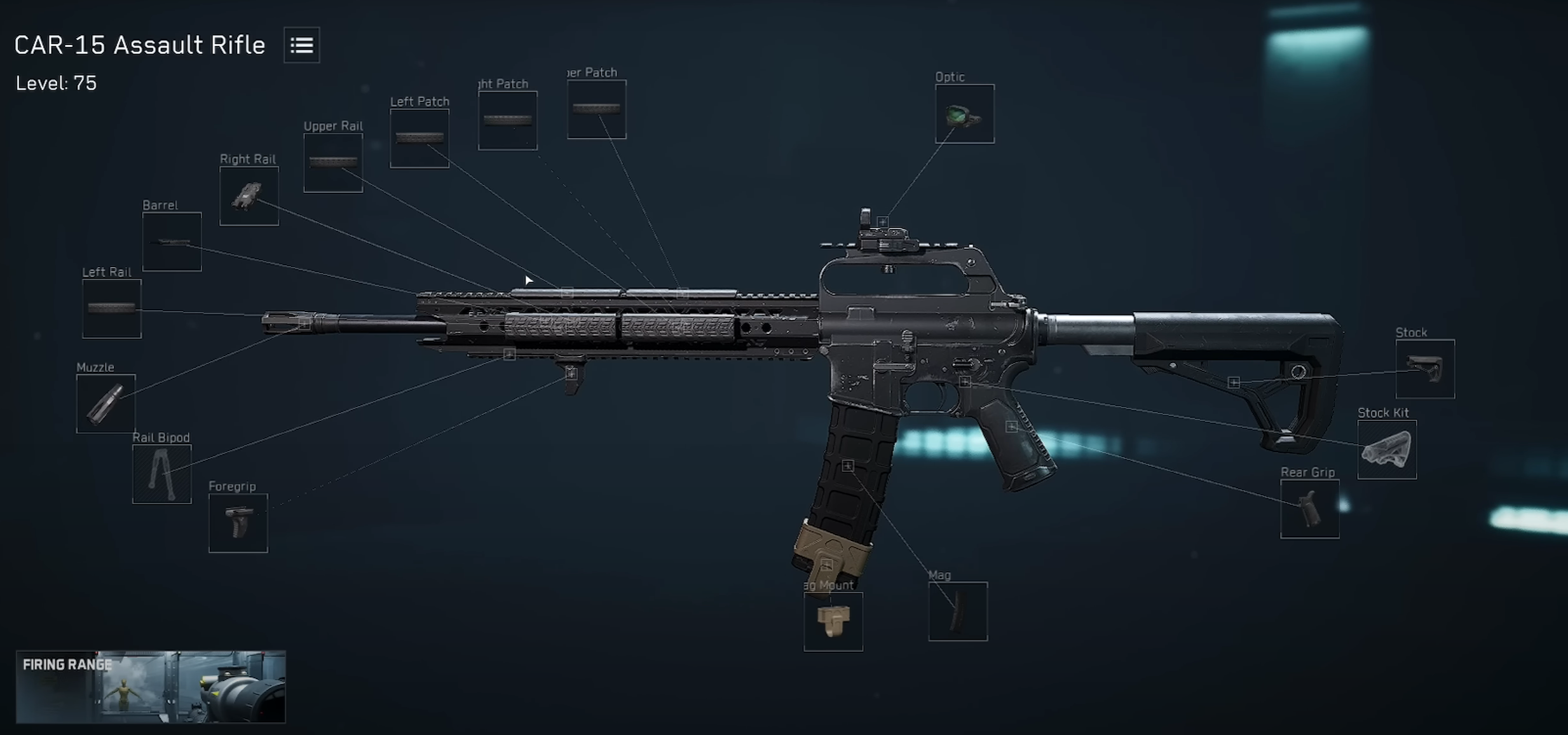The height and width of the screenshot is (735, 1568).
Task: Open the Rail Bipod slot
Action: pyautogui.click(x=161, y=475)
